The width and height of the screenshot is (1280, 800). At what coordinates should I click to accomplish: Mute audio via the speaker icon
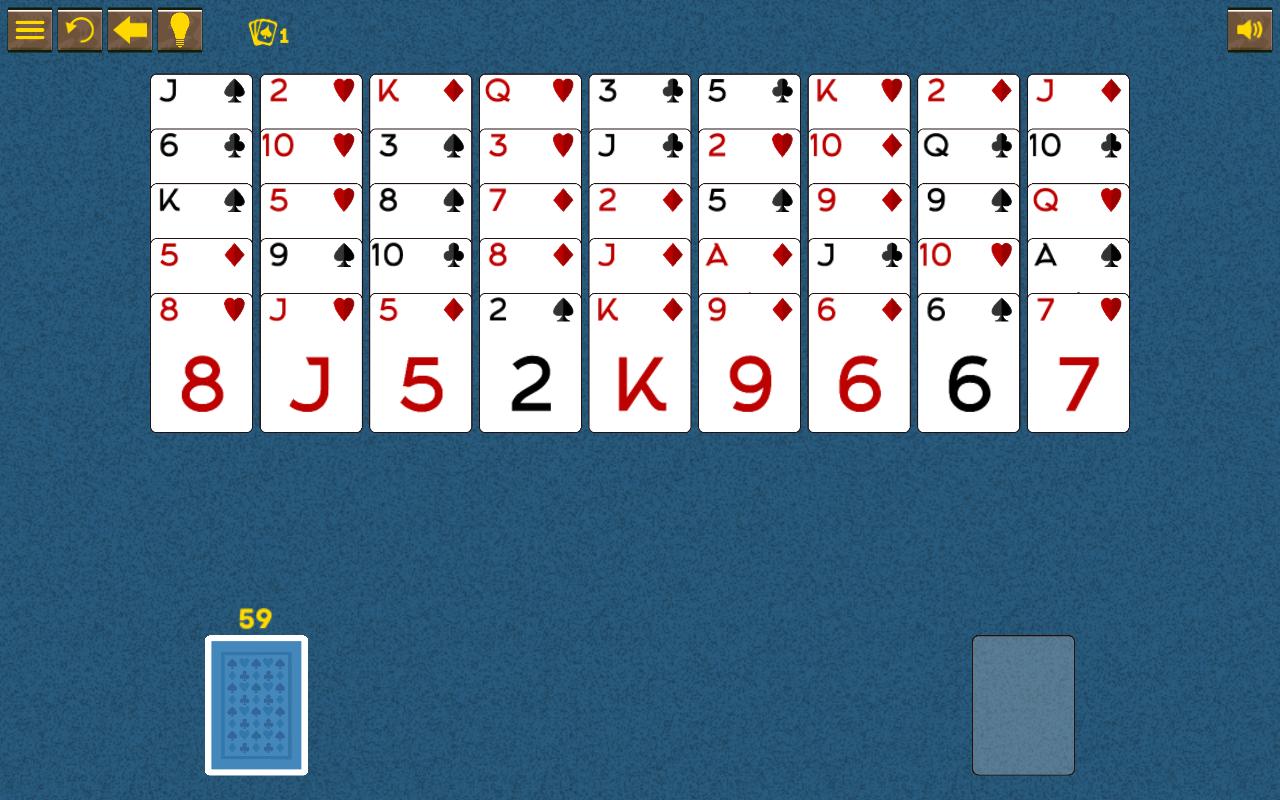pyautogui.click(x=1249, y=30)
